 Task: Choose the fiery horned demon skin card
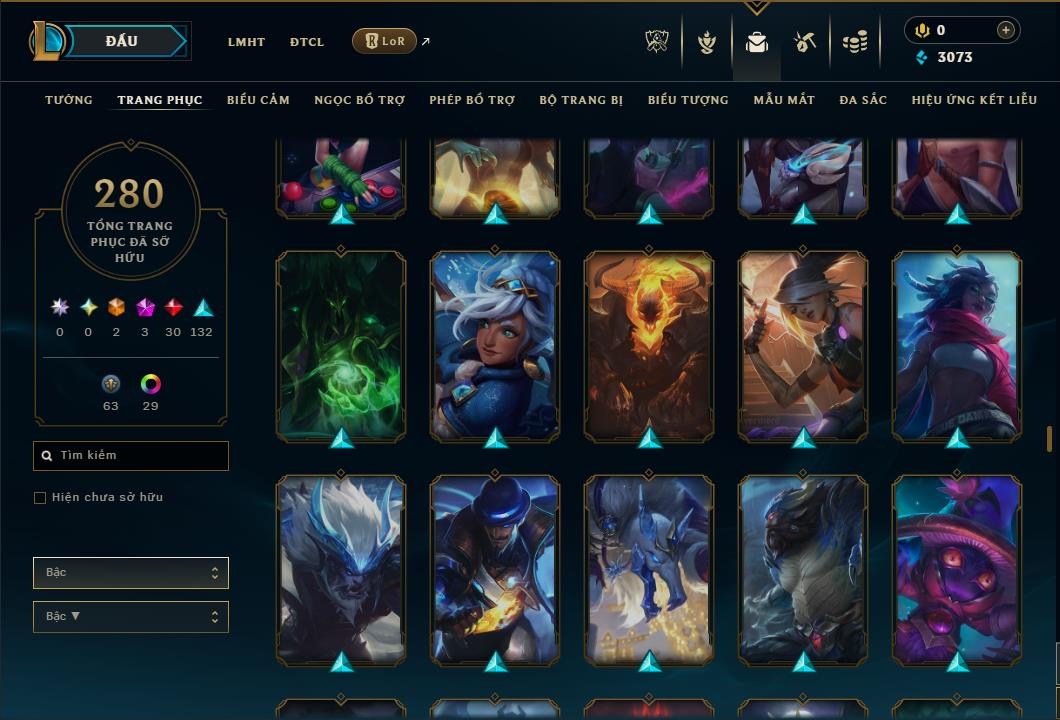point(649,345)
